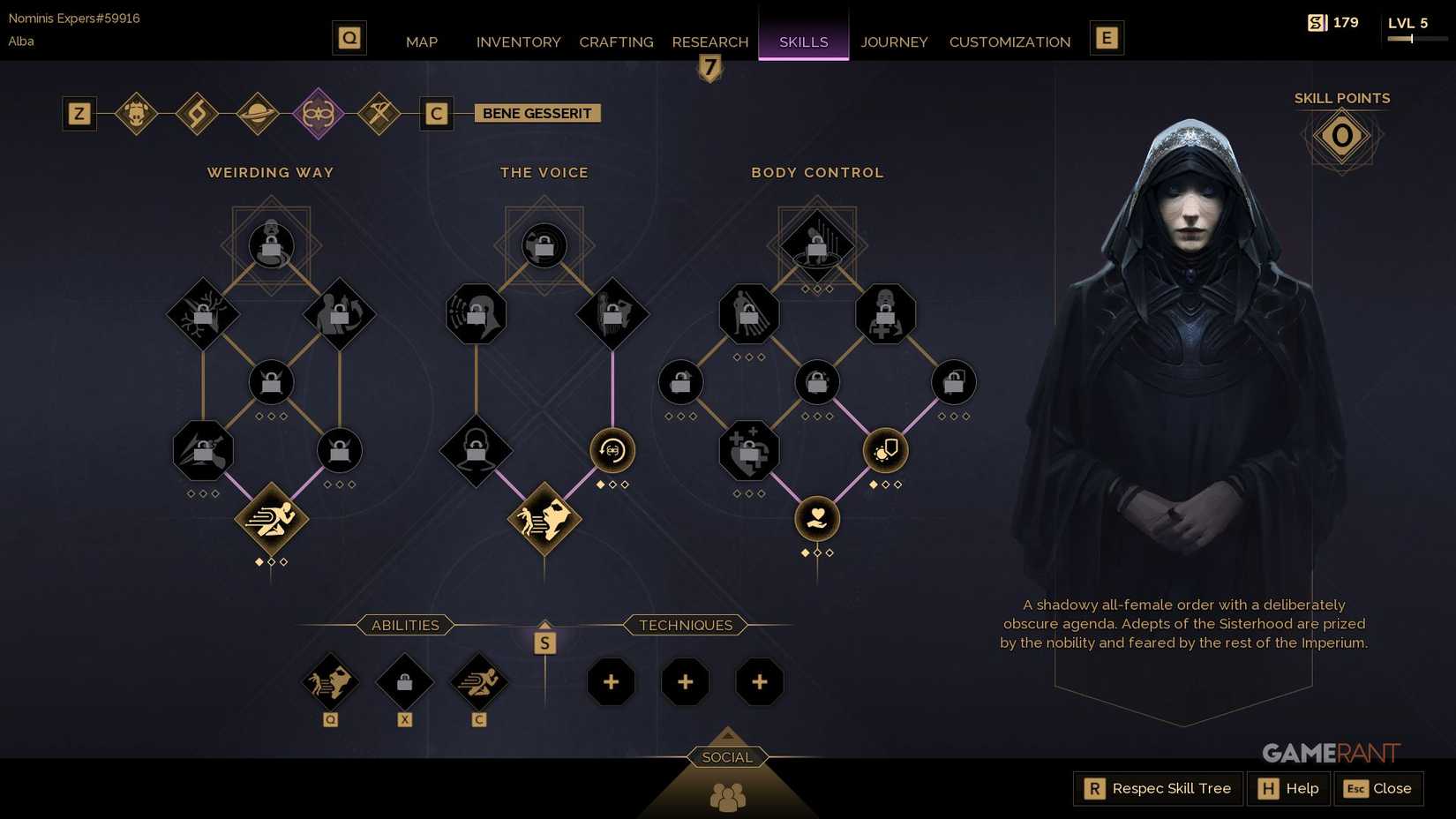The height and width of the screenshot is (819, 1456).
Task: Click the healing hand skill under Body Control
Action: click(x=816, y=519)
